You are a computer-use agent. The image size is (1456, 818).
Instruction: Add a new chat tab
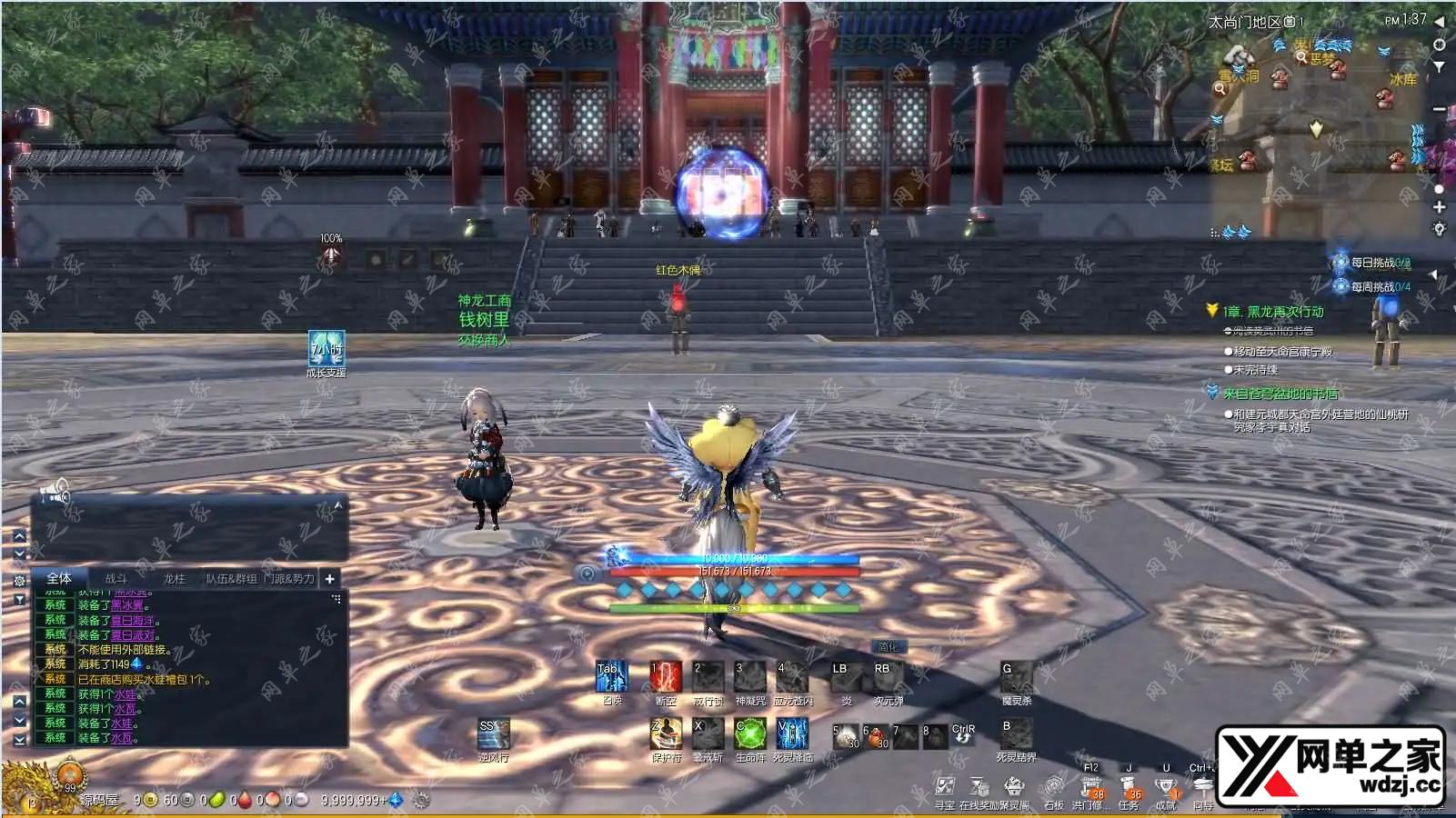point(330,578)
